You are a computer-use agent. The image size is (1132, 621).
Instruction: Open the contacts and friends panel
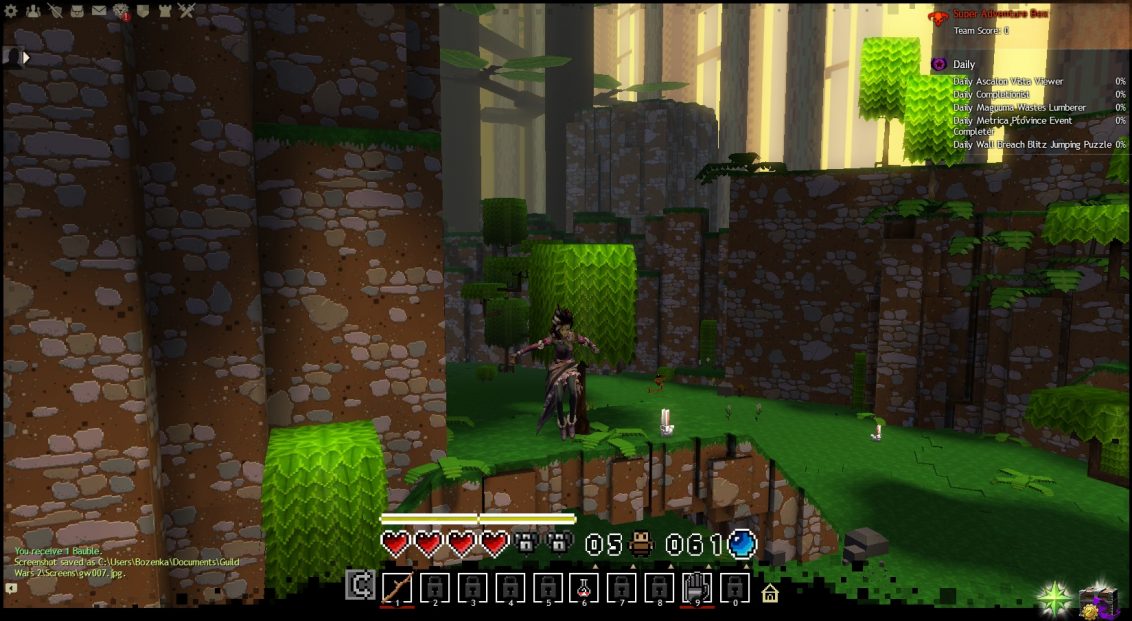[33, 11]
